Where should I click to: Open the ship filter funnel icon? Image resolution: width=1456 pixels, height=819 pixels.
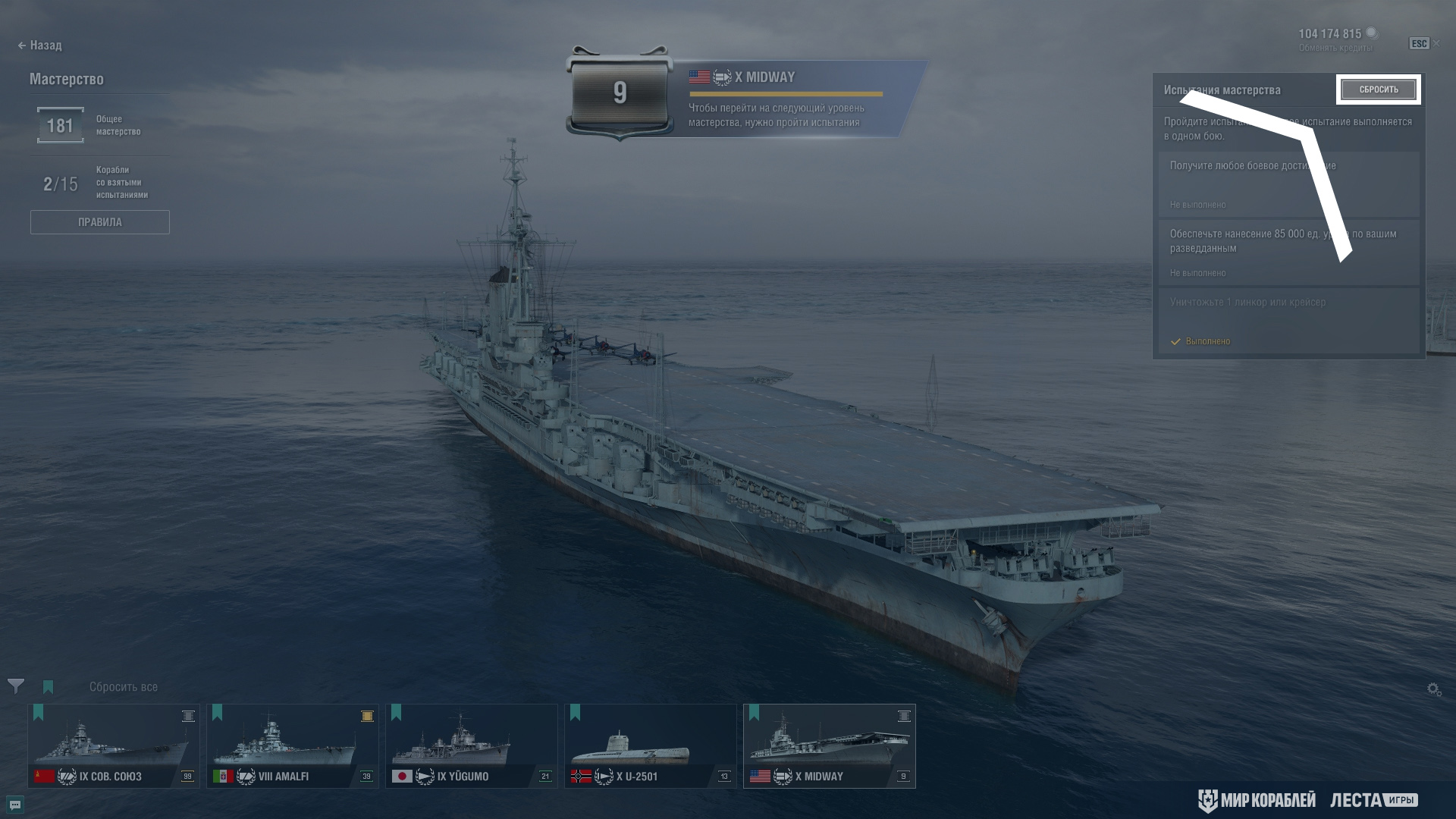point(16,686)
